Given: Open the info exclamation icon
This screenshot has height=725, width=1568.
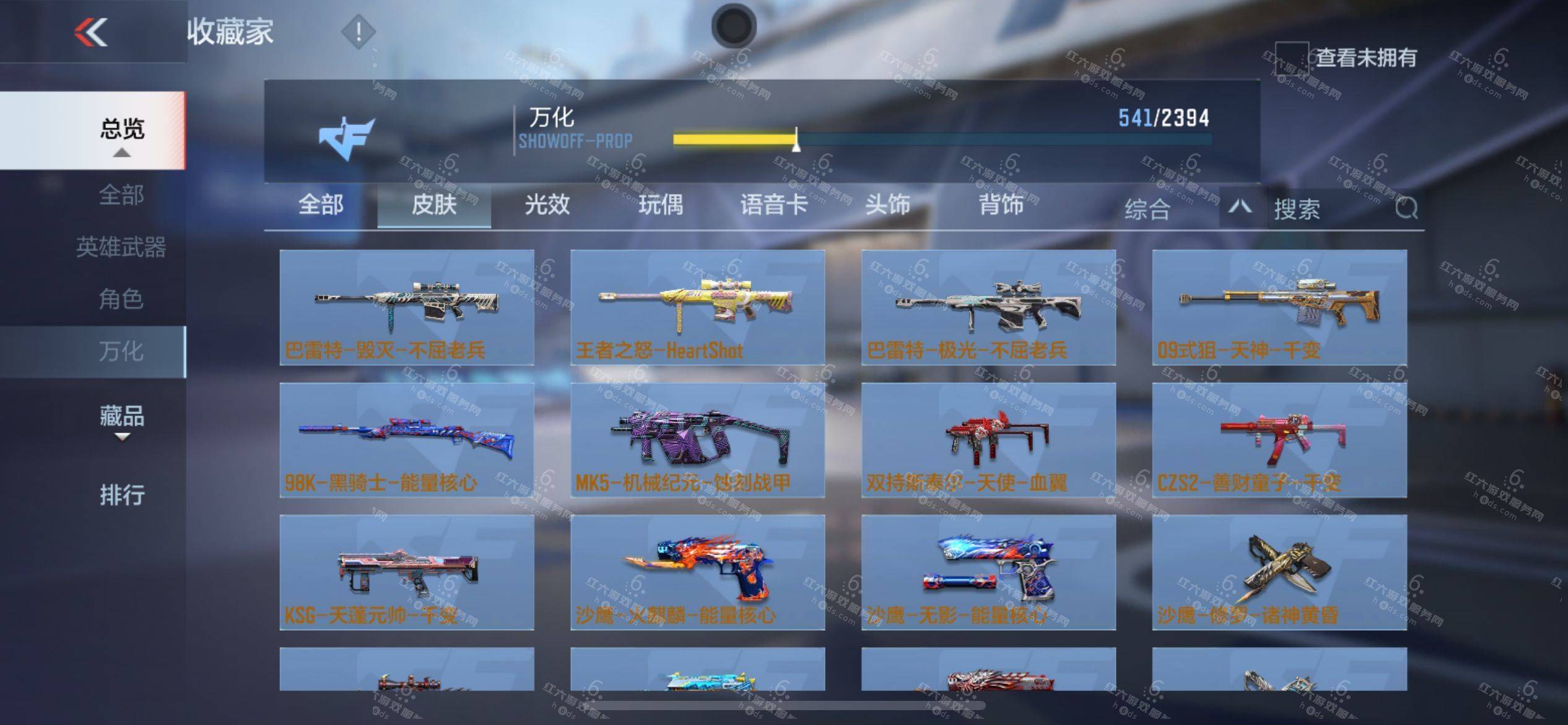Looking at the screenshot, I should coord(358,32).
